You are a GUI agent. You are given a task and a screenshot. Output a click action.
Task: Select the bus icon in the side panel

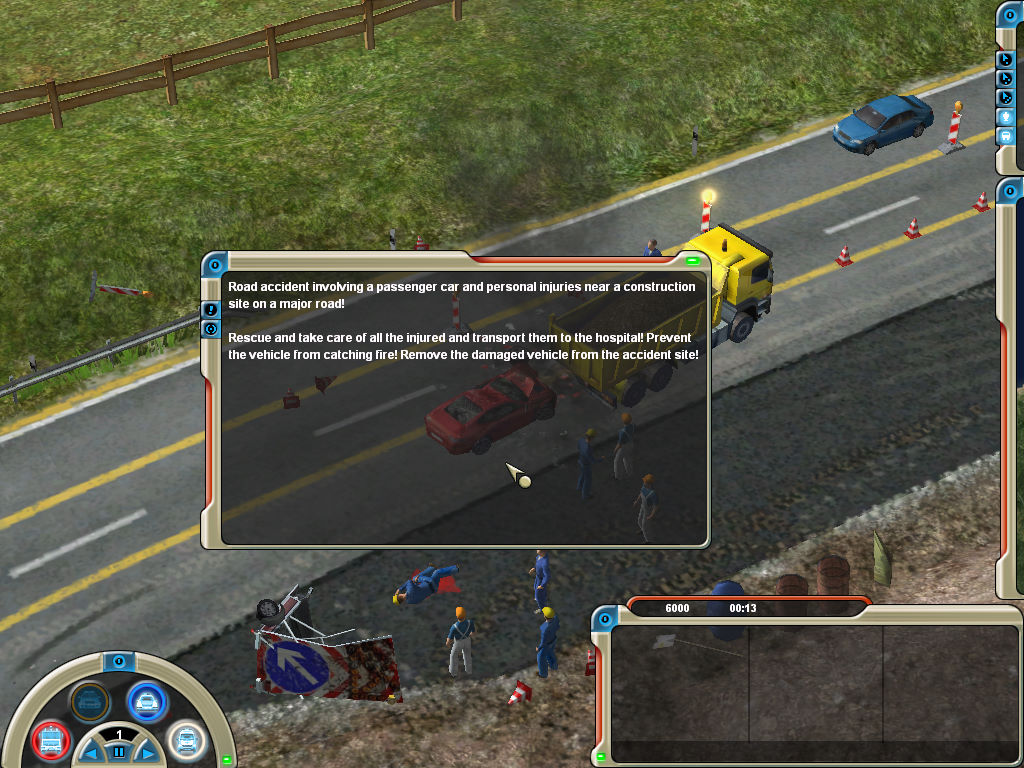pyautogui.click(x=1006, y=135)
